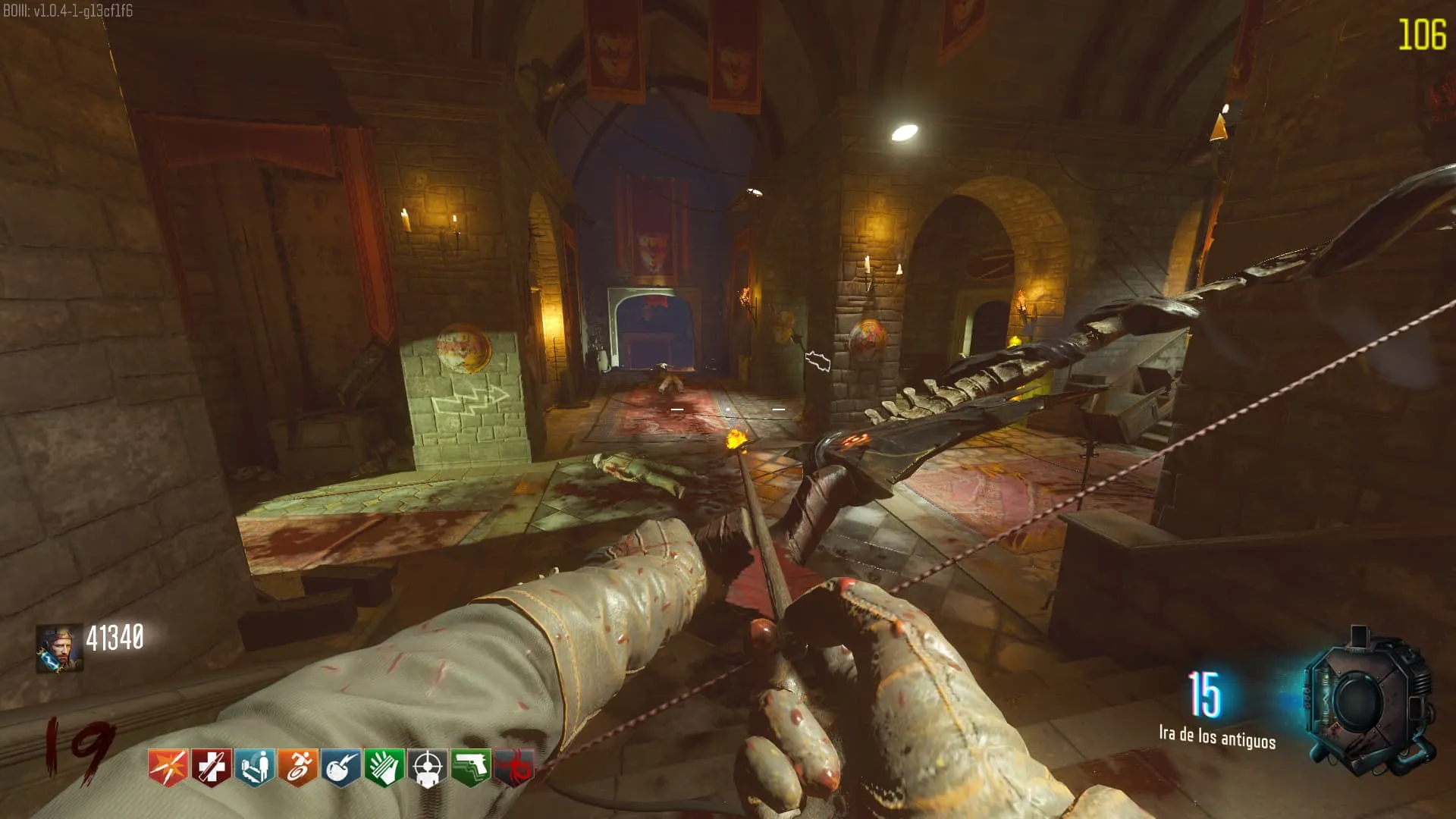The width and height of the screenshot is (1456, 819).
Task: Click the Electric Cherry perk icon
Action: coord(340,767)
